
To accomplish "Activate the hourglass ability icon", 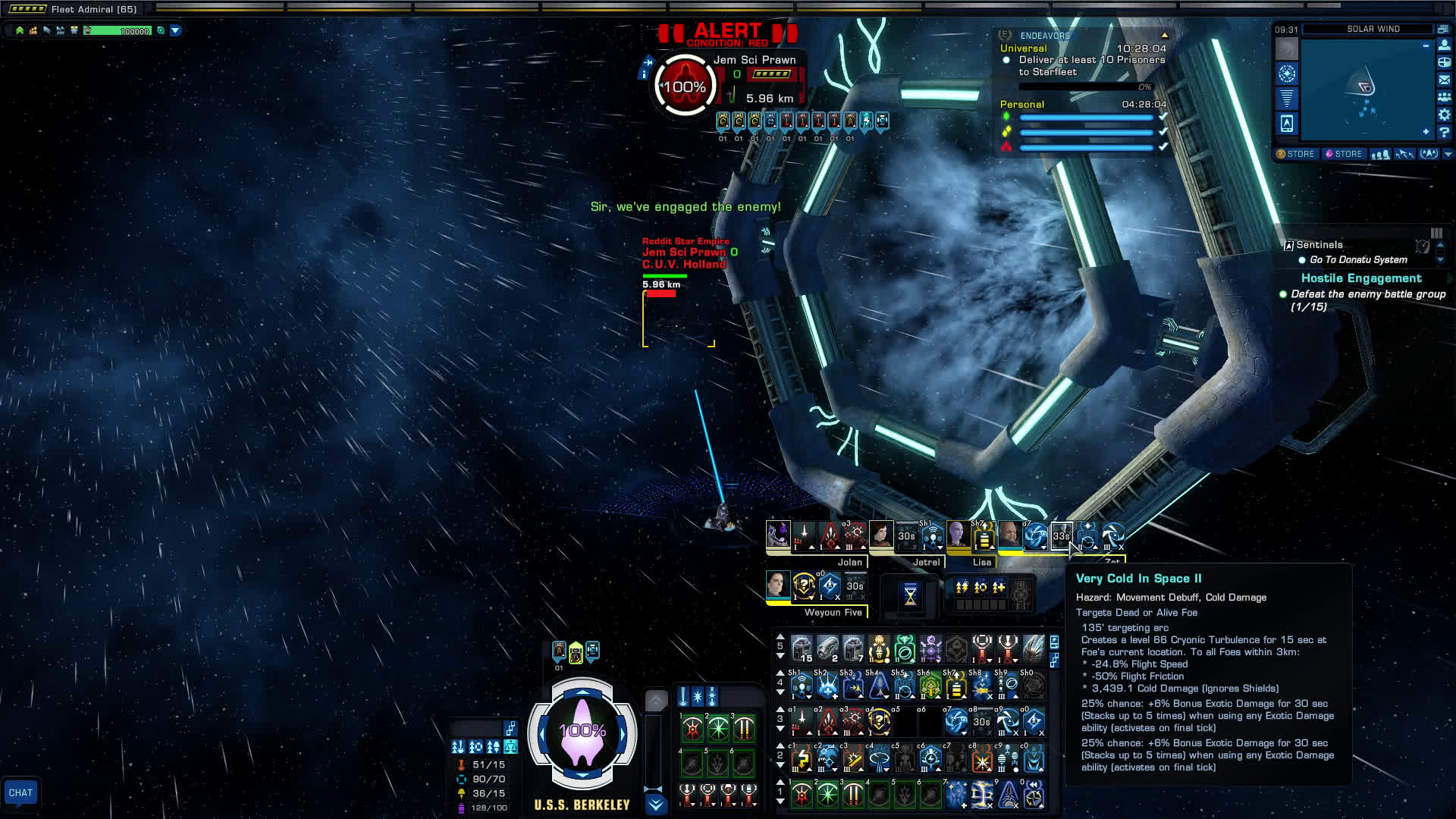I will (x=911, y=596).
